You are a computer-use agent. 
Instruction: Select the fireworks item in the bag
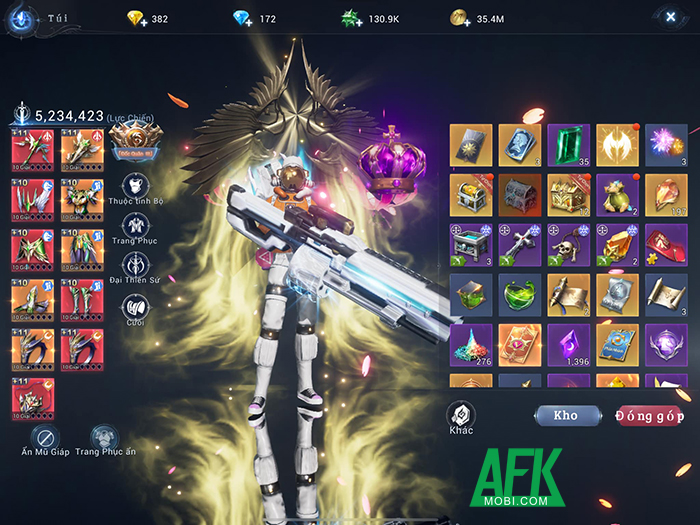pos(666,145)
